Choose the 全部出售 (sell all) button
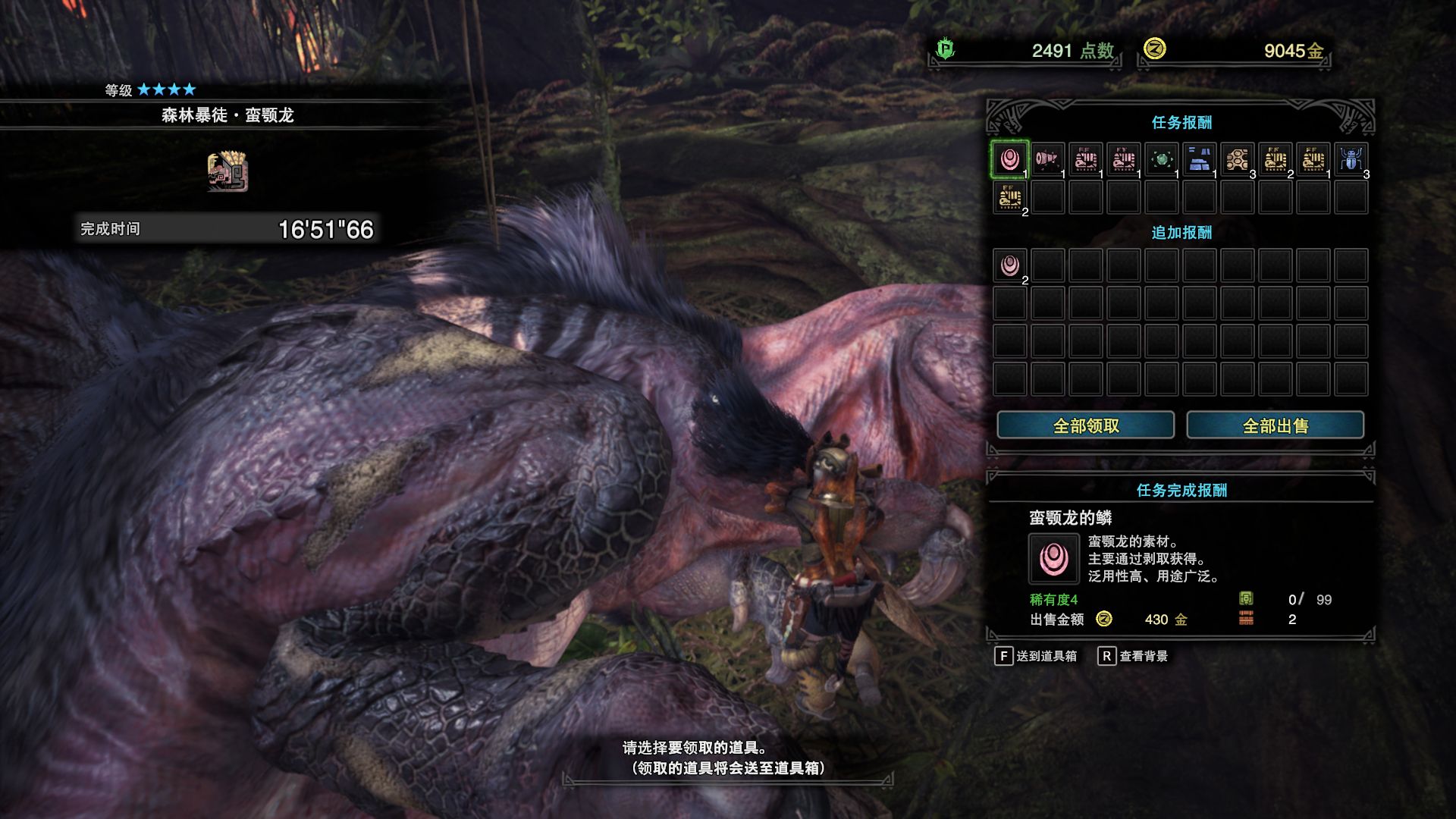Image resolution: width=1456 pixels, height=819 pixels. pyautogui.click(x=1275, y=425)
